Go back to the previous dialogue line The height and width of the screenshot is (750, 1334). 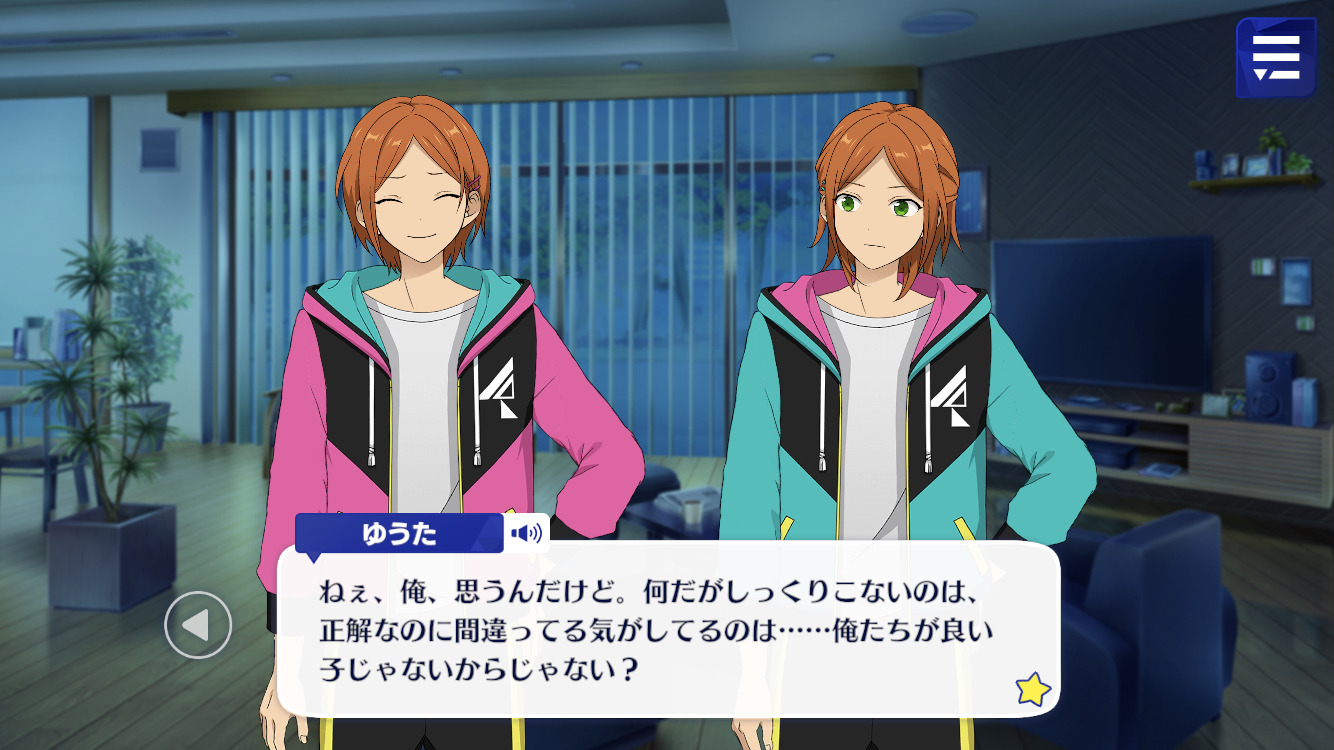click(198, 625)
